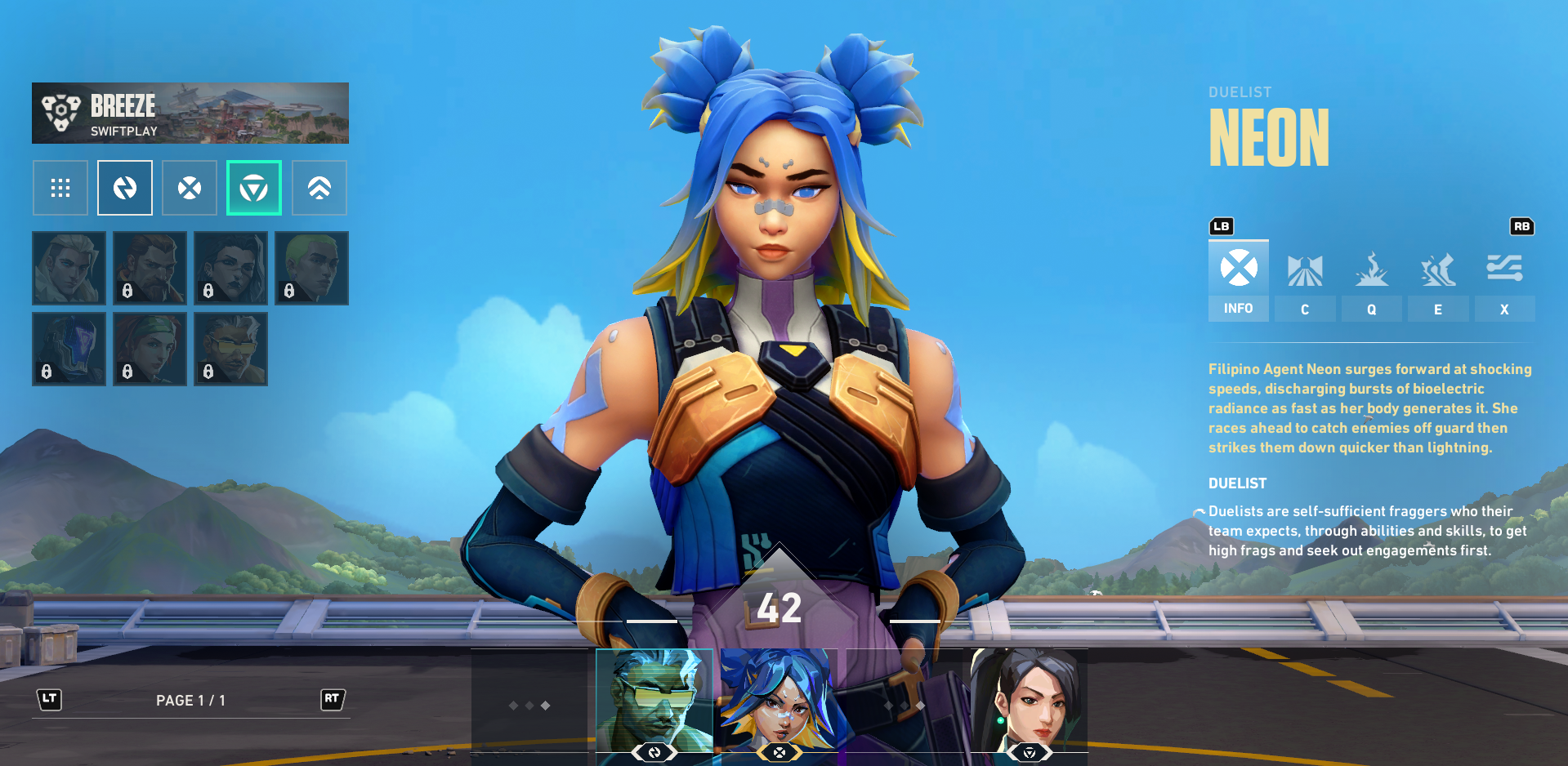The image size is (1568, 766).
Task: View Neon's E sprint ability icon
Action: (x=1437, y=269)
